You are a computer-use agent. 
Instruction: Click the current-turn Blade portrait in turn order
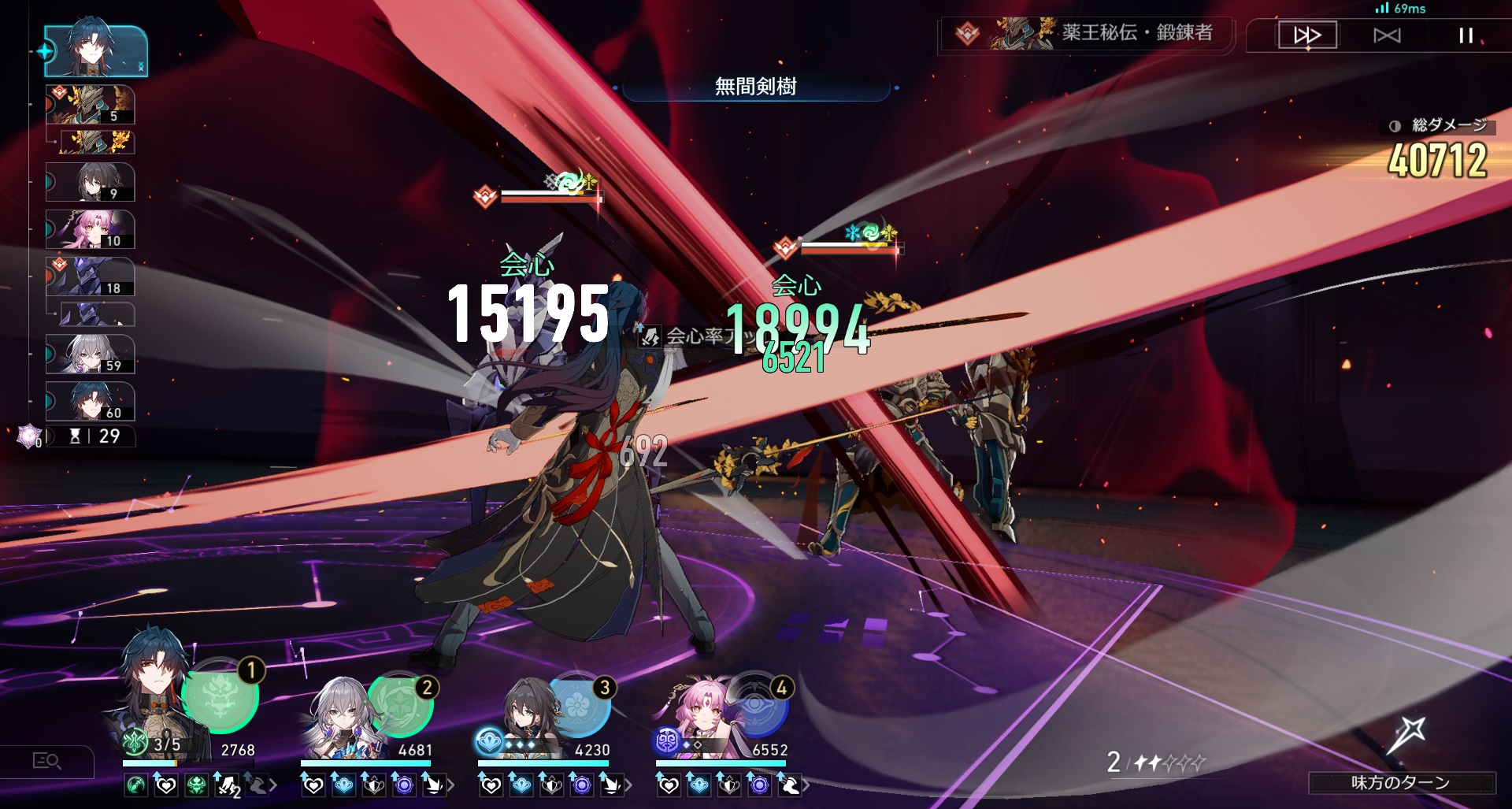tap(95, 50)
